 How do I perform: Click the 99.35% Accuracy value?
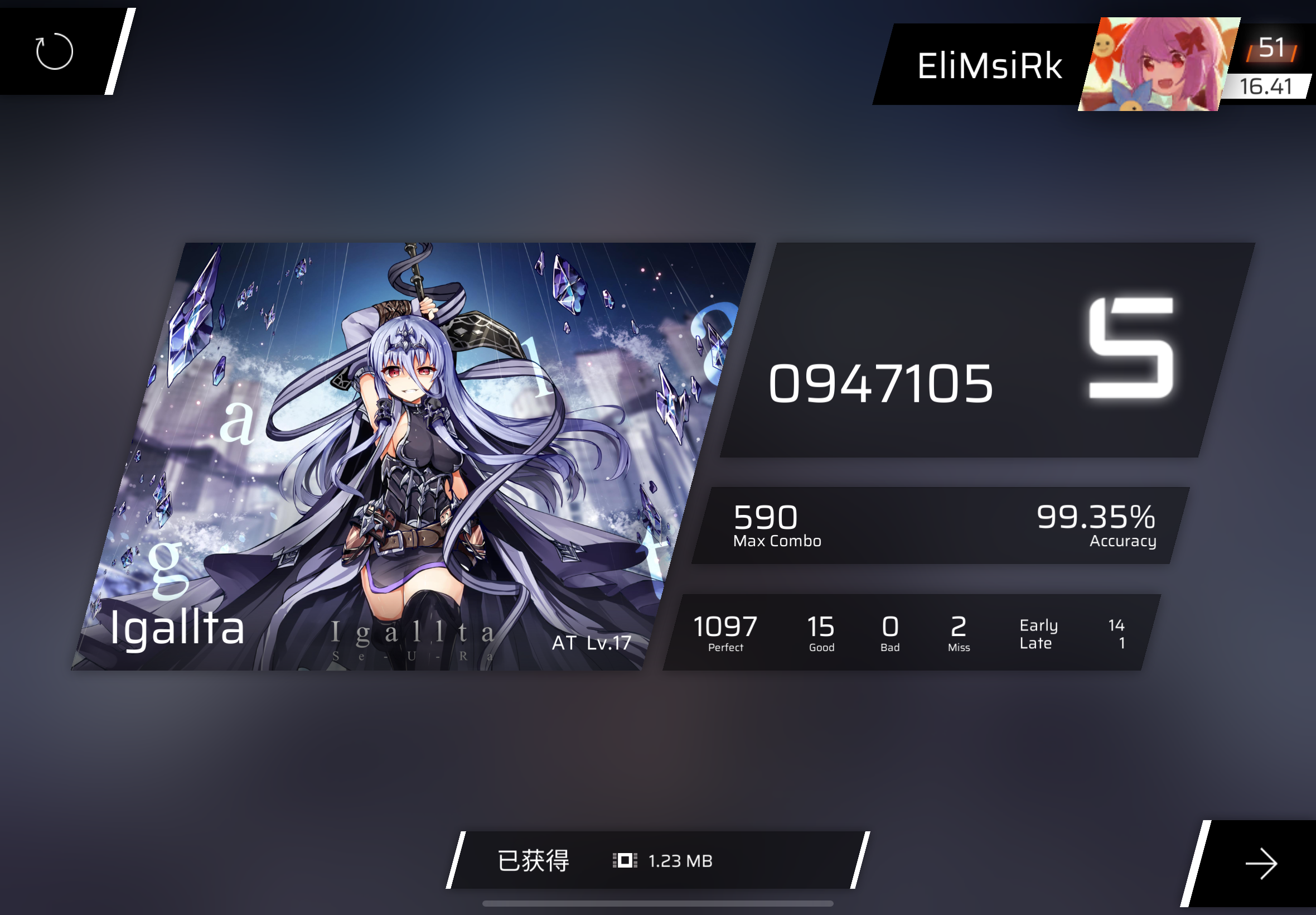[1095, 519]
